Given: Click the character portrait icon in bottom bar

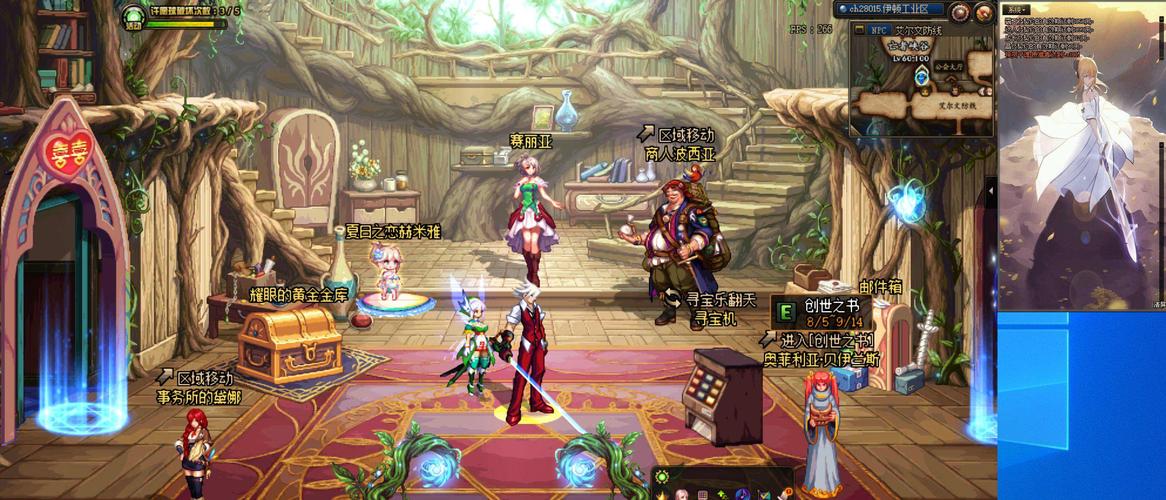Looking at the screenshot, I should pyautogui.click(x=682, y=494).
